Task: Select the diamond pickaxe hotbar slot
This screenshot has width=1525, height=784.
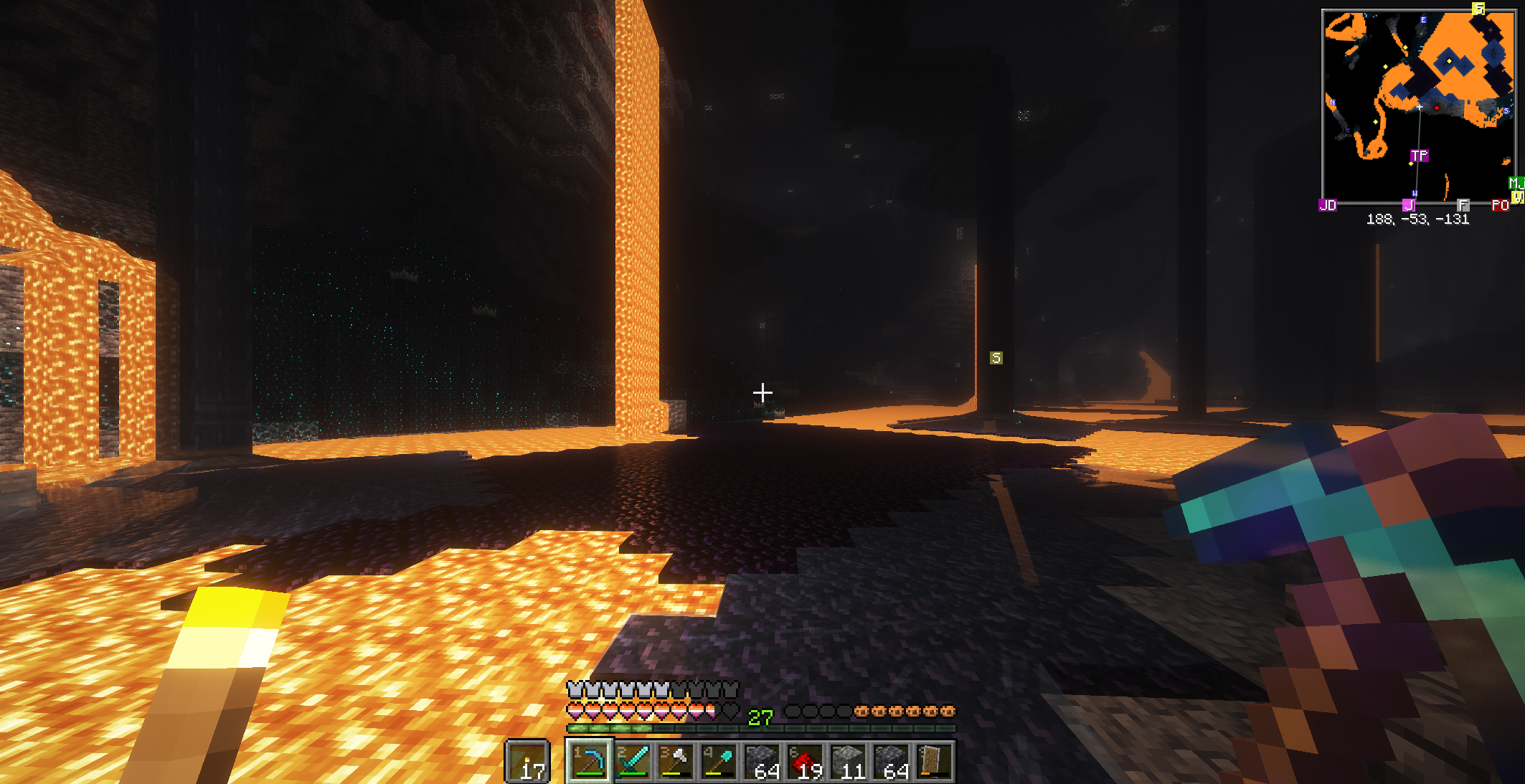Action: [x=589, y=761]
